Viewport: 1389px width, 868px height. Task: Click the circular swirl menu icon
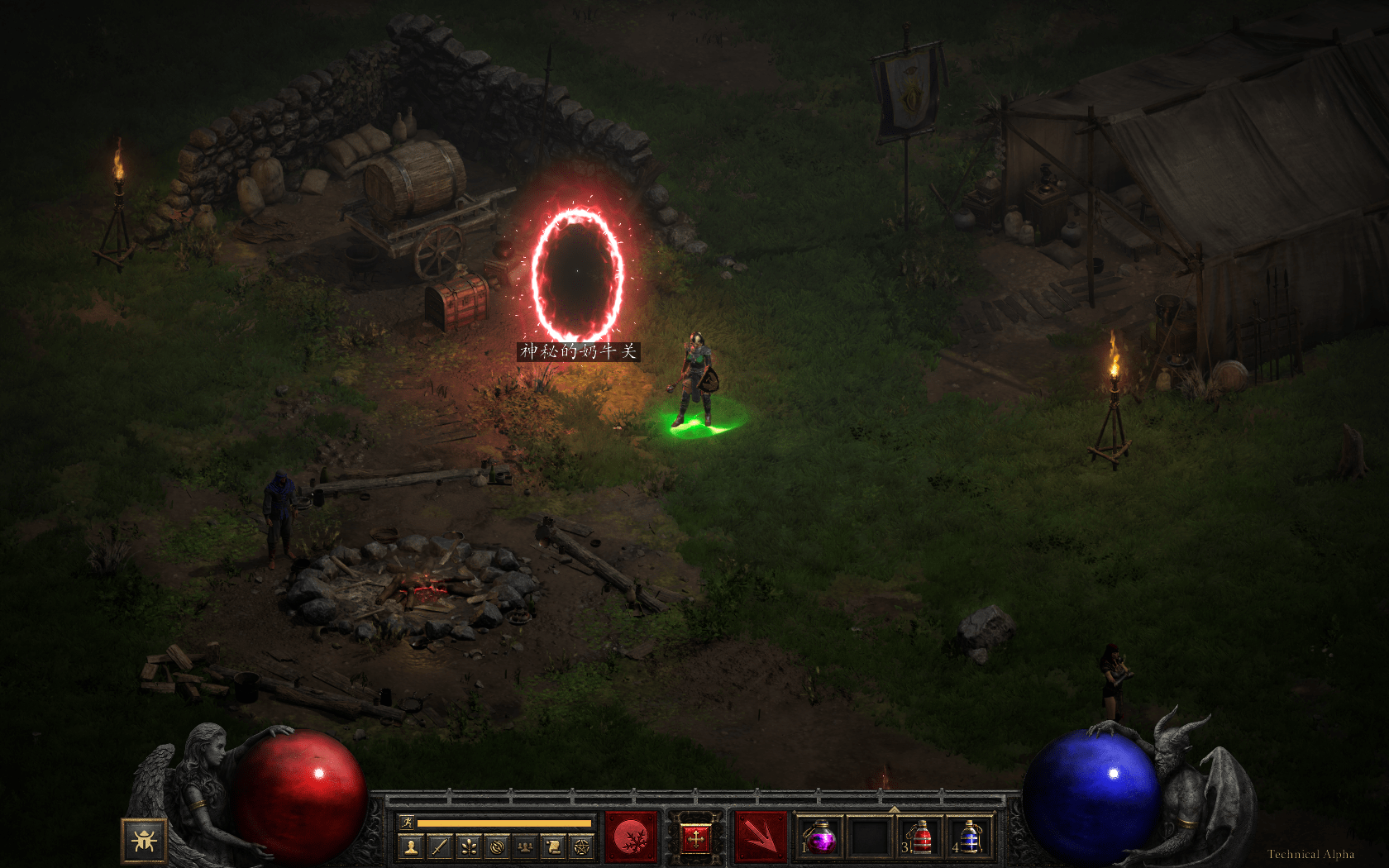pyautogui.click(x=497, y=847)
